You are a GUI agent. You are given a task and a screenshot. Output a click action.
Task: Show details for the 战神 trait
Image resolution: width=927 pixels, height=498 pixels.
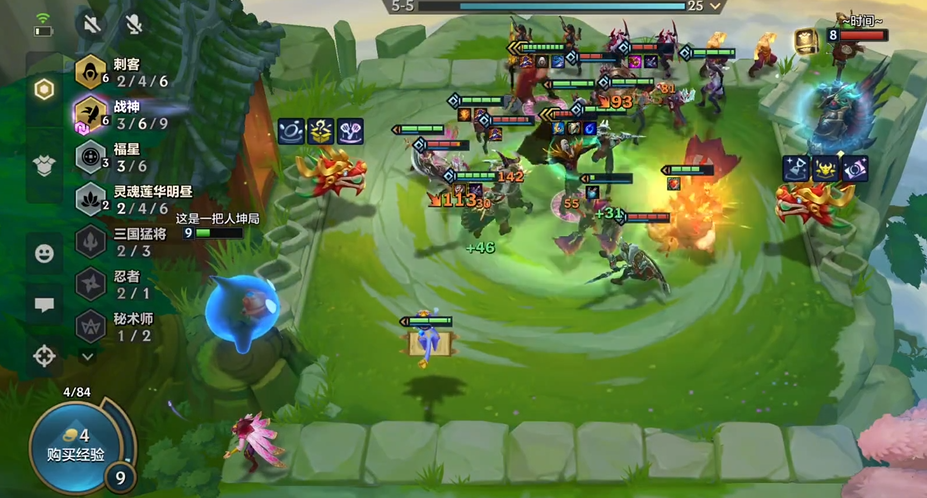120,114
